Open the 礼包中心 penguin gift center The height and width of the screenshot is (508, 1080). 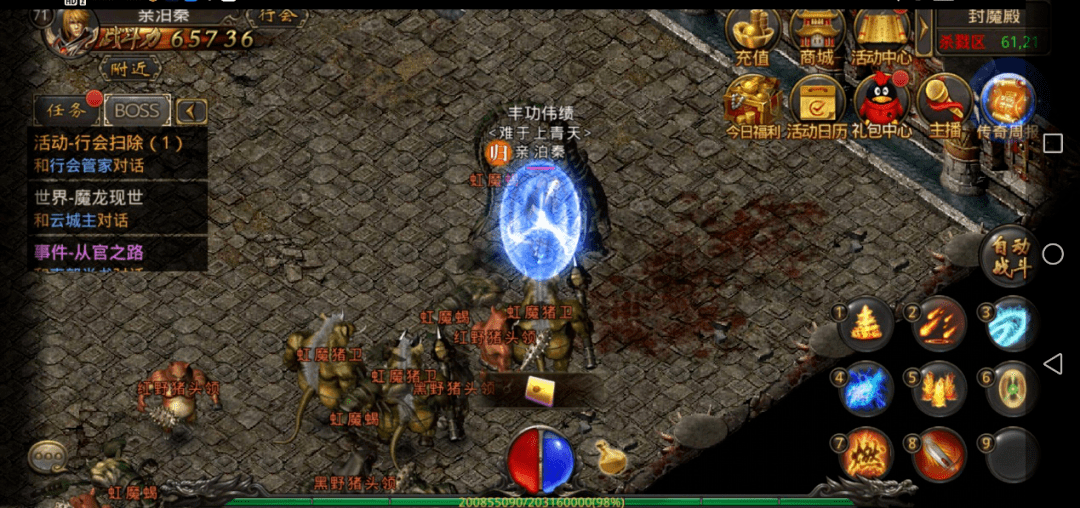pos(881,106)
